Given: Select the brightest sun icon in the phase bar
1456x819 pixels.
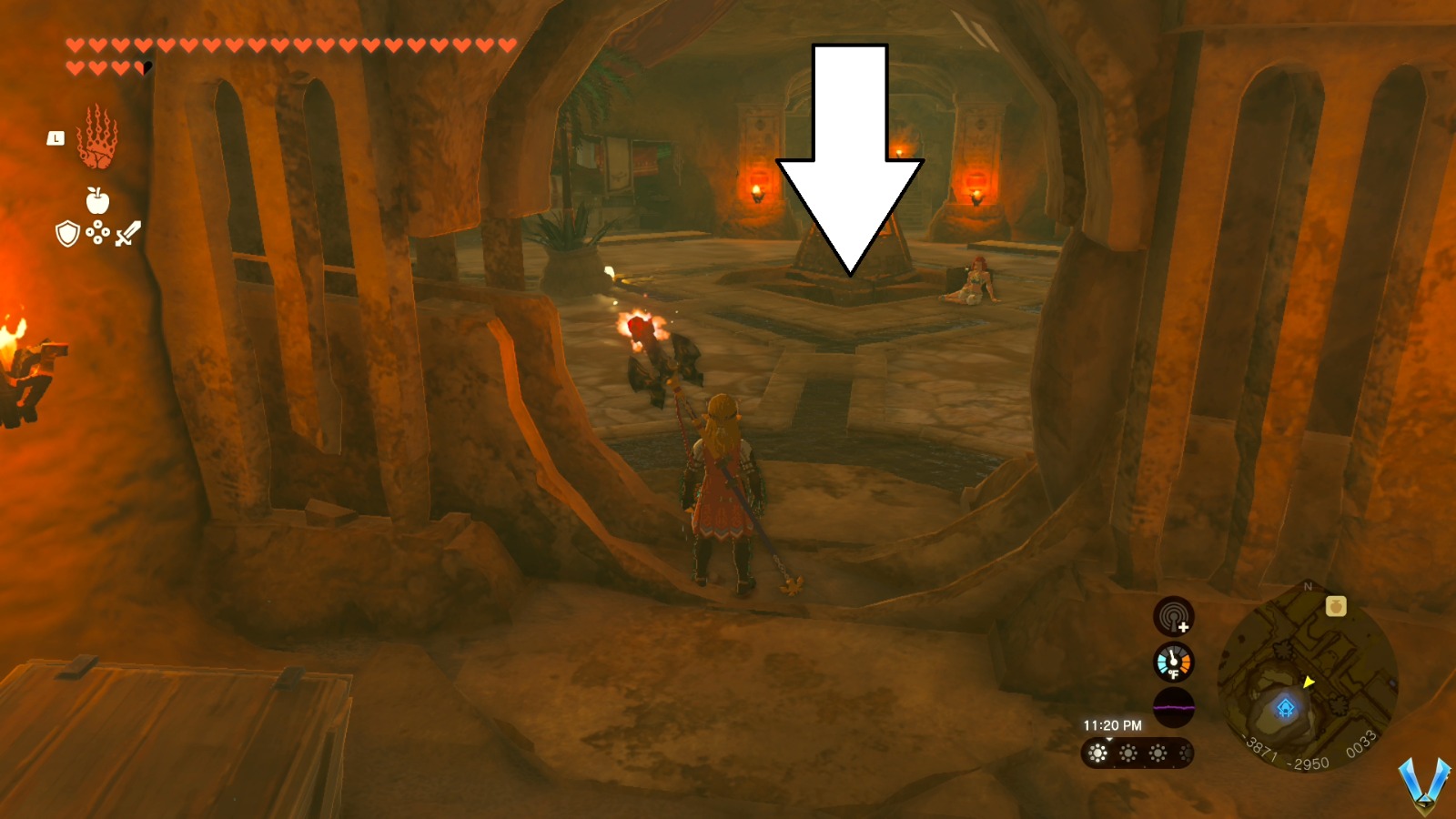Looking at the screenshot, I should tap(1097, 752).
